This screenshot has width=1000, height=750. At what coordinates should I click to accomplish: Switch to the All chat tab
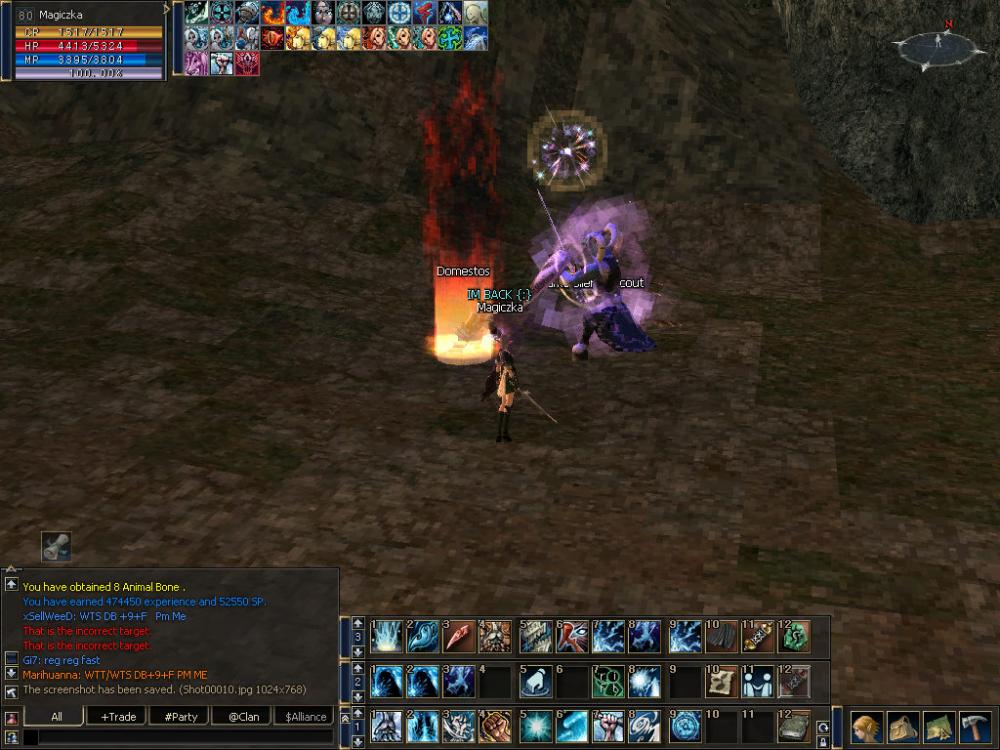[55, 716]
